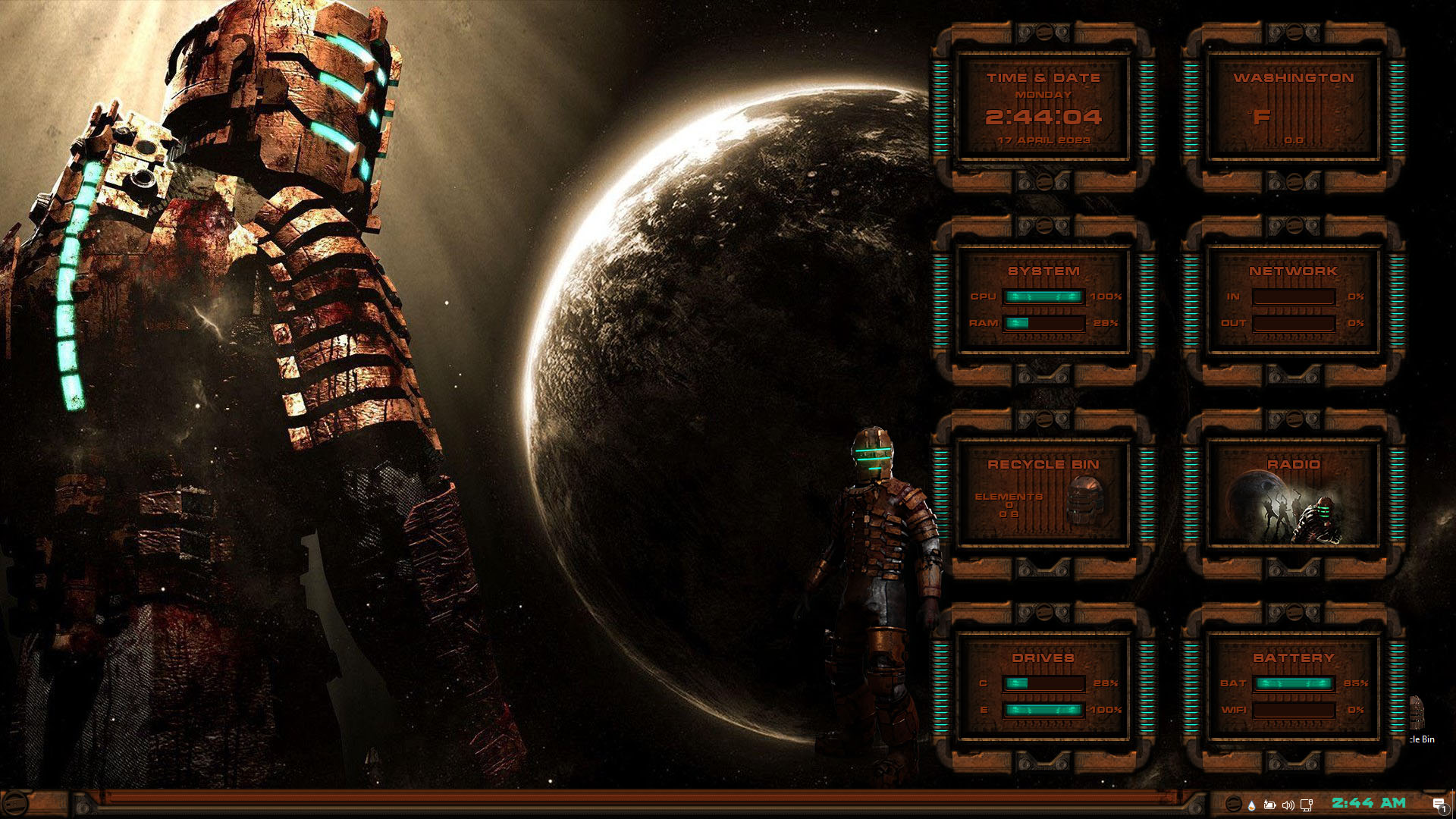Open the volume speaker tray icon

(x=1288, y=805)
